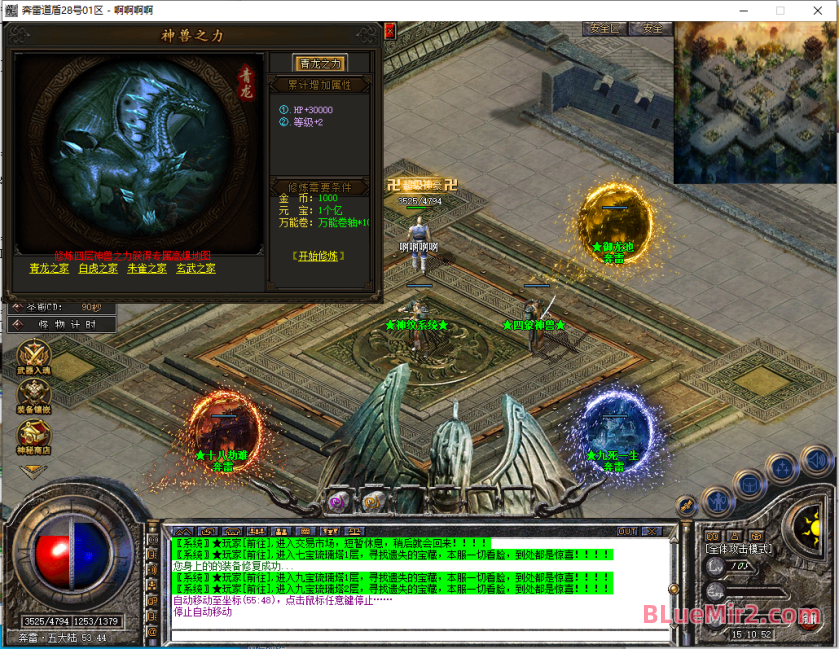Open the character figure round button
This screenshot has width=839, height=649.
[717, 500]
